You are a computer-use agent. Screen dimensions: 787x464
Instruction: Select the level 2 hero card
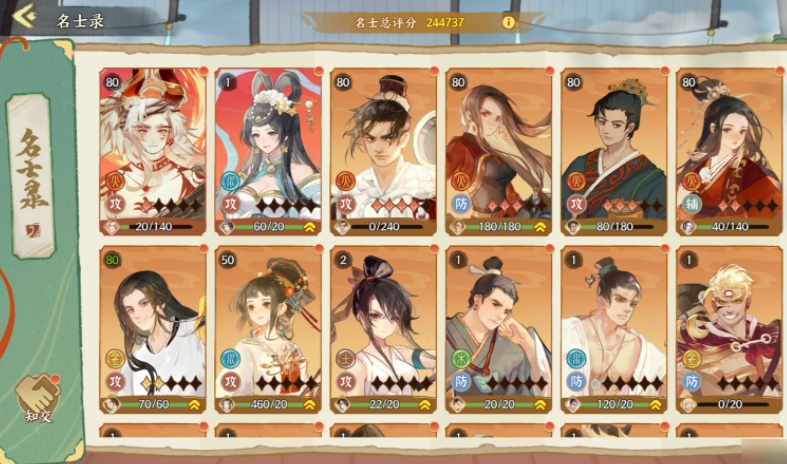[383, 328]
